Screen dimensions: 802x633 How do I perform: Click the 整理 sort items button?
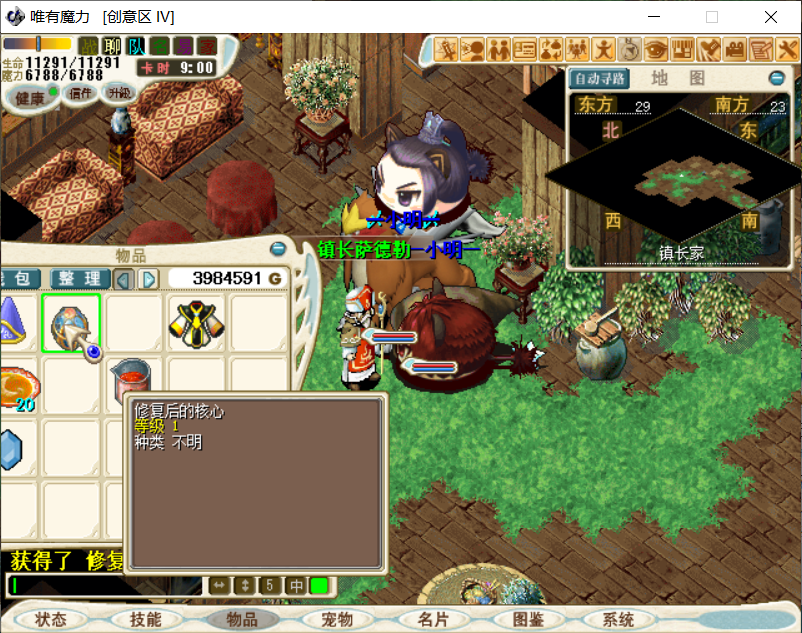(x=80, y=278)
